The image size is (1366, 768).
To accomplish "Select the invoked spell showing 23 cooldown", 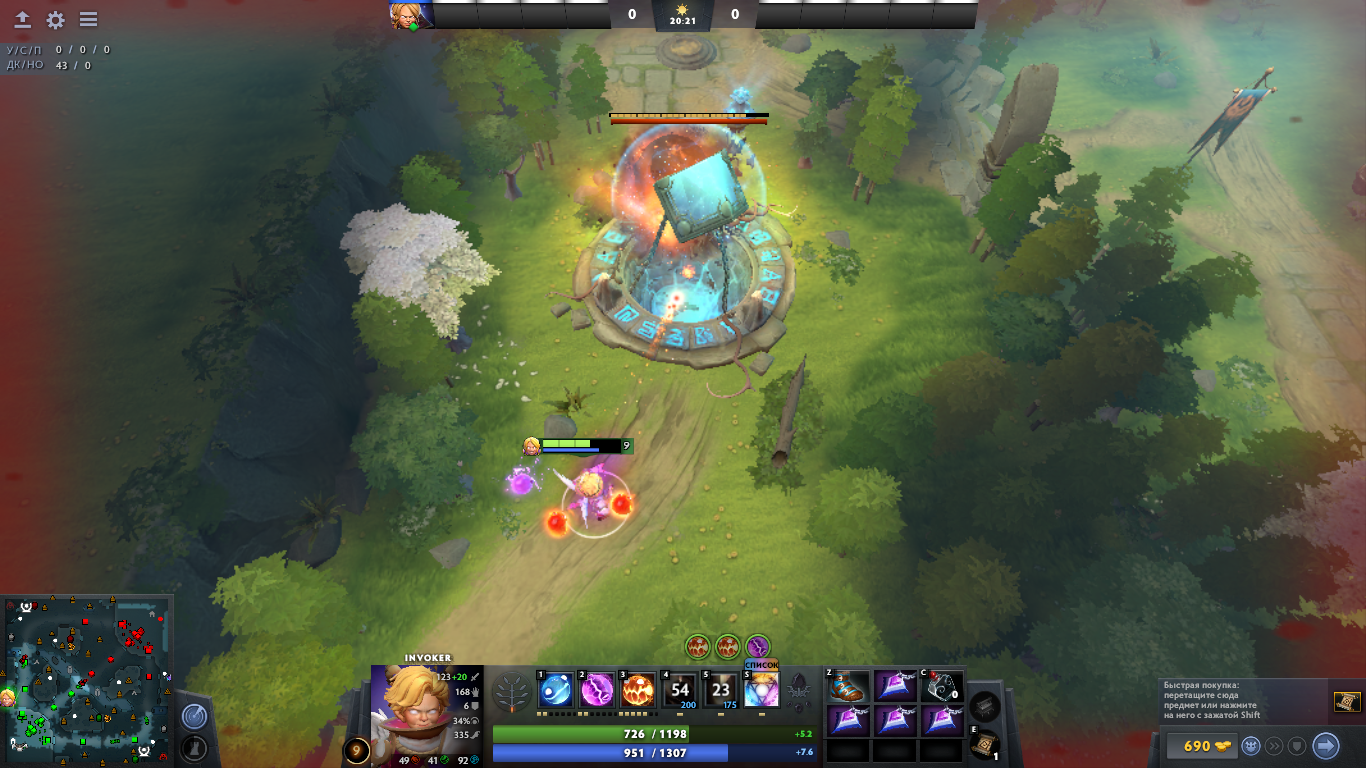I will point(721,690).
